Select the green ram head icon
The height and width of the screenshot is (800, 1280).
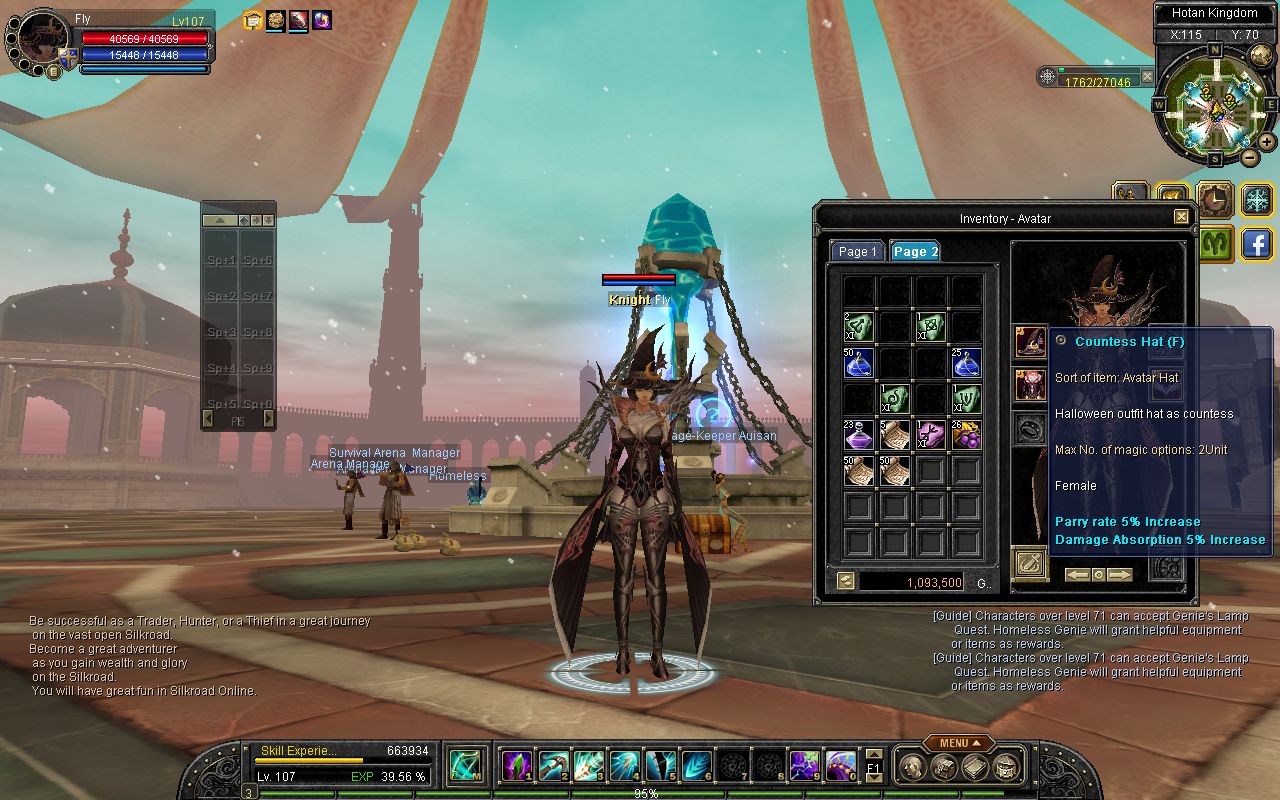click(x=1215, y=243)
